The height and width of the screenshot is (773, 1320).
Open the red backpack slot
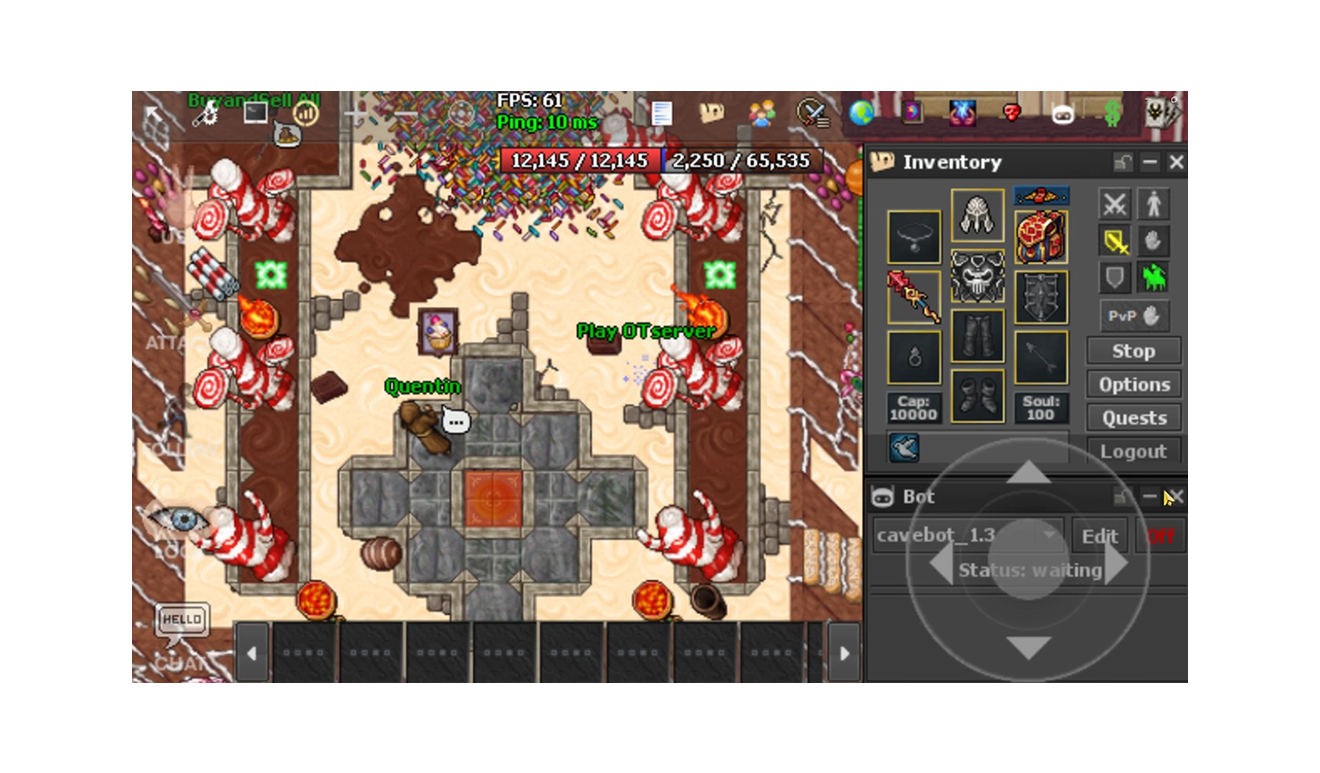tap(1041, 237)
